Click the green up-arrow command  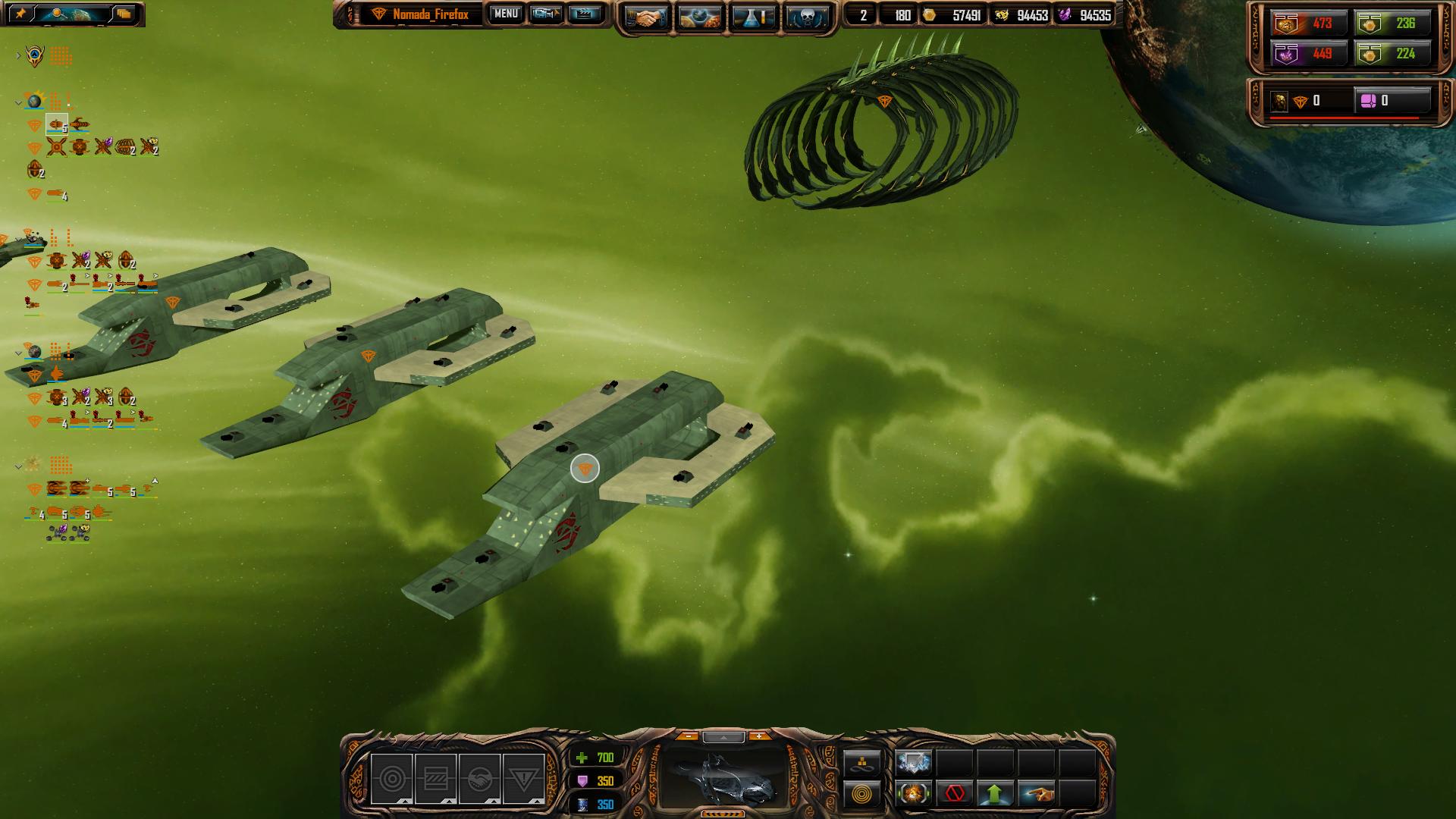[x=995, y=794]
